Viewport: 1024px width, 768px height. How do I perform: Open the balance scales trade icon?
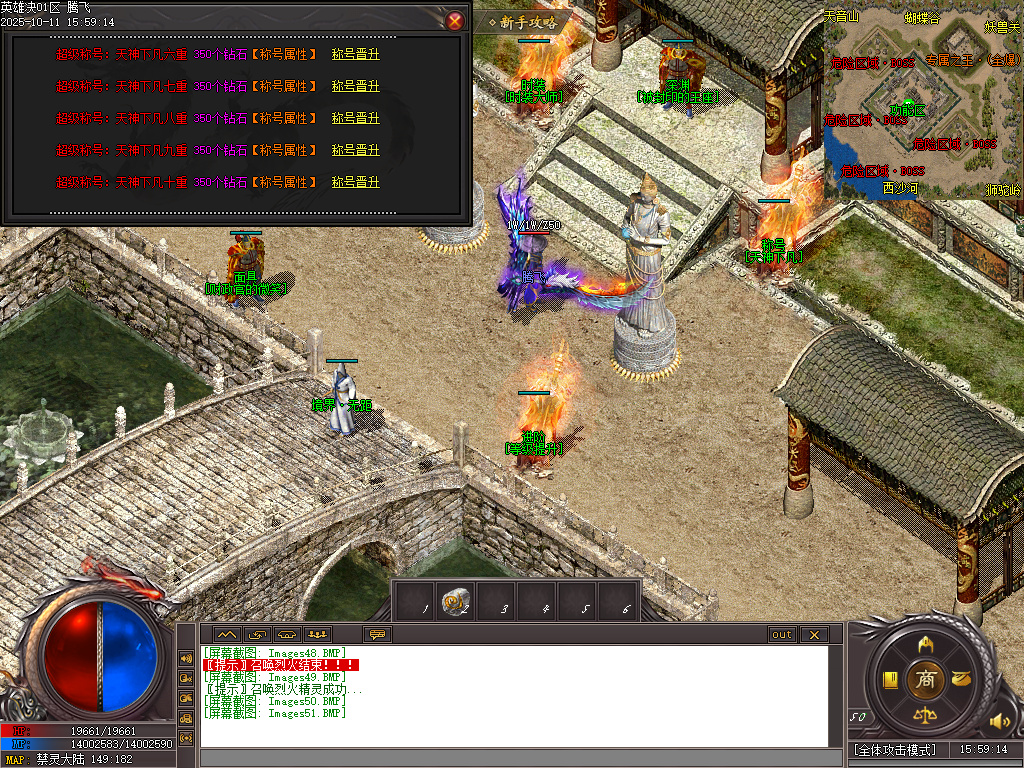coord(925,716)
